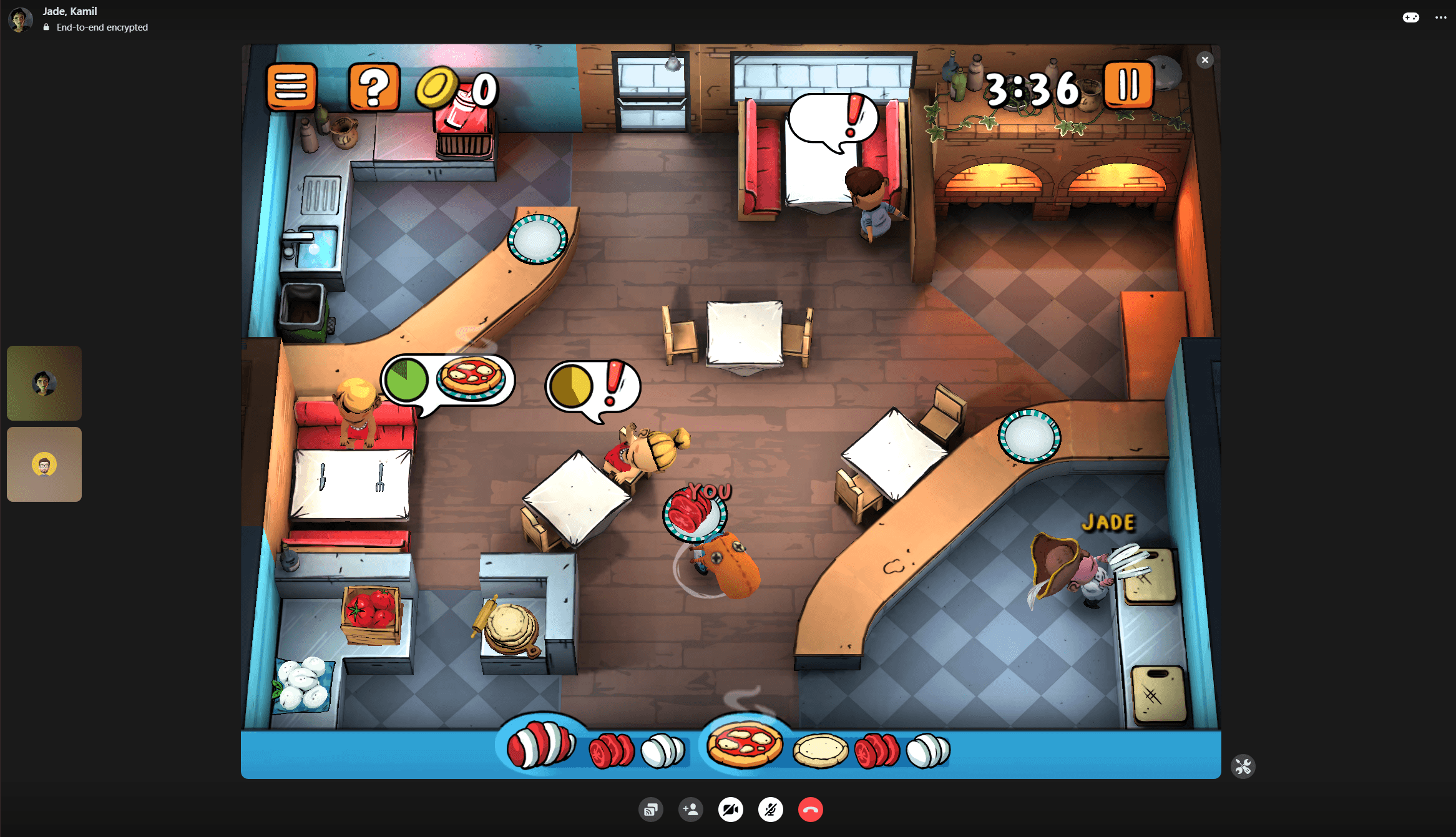Unmute your microphone
This screenshot has height=837, width=1456.
coord(770,810)
